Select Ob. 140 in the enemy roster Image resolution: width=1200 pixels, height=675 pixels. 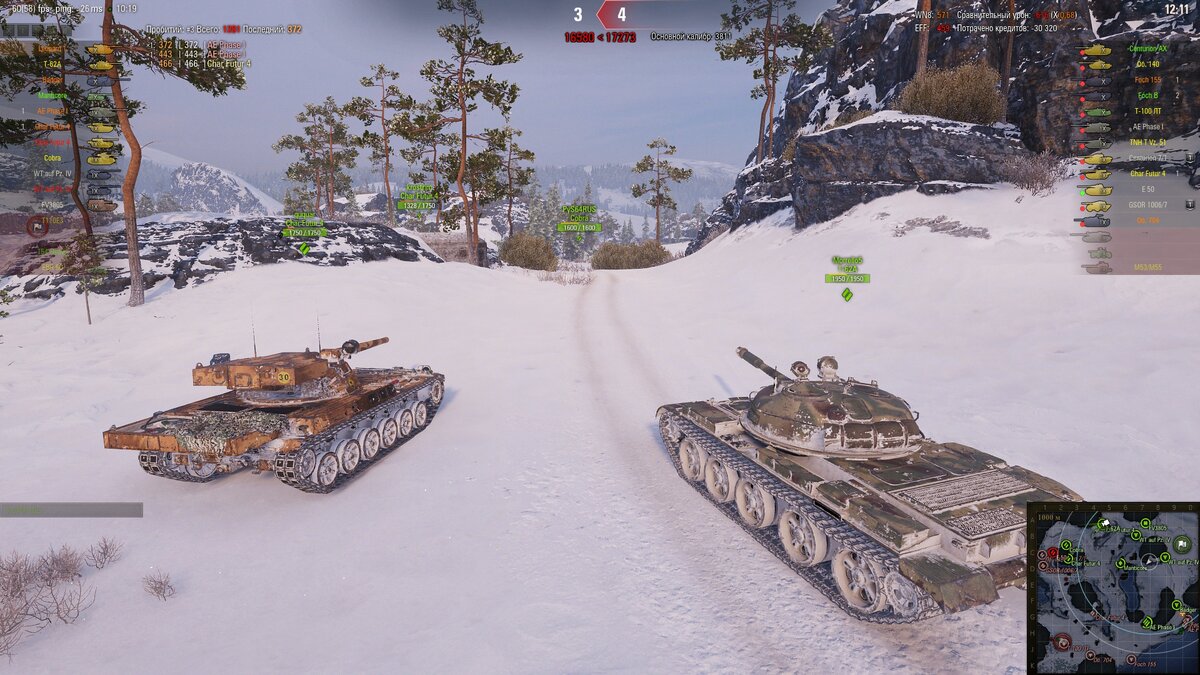[x=1148, y=65]
